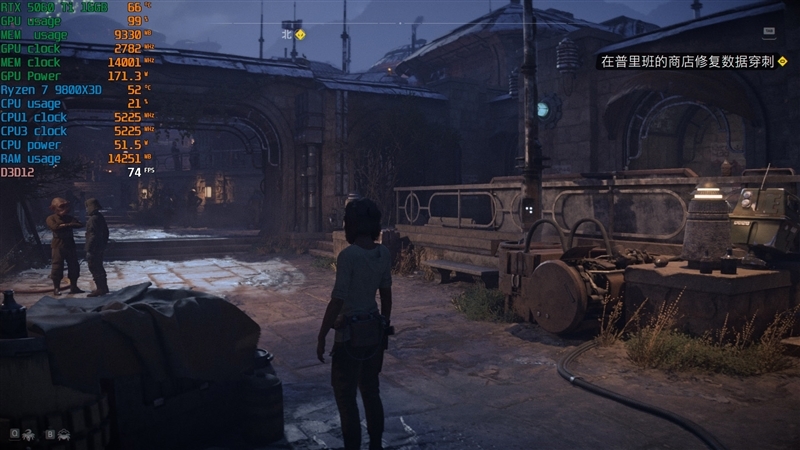Image resolution: width=800 pixels, height=450 pixels.
Task: Select the yellow quest marker on the compass
Action: [x=300, y=34]
